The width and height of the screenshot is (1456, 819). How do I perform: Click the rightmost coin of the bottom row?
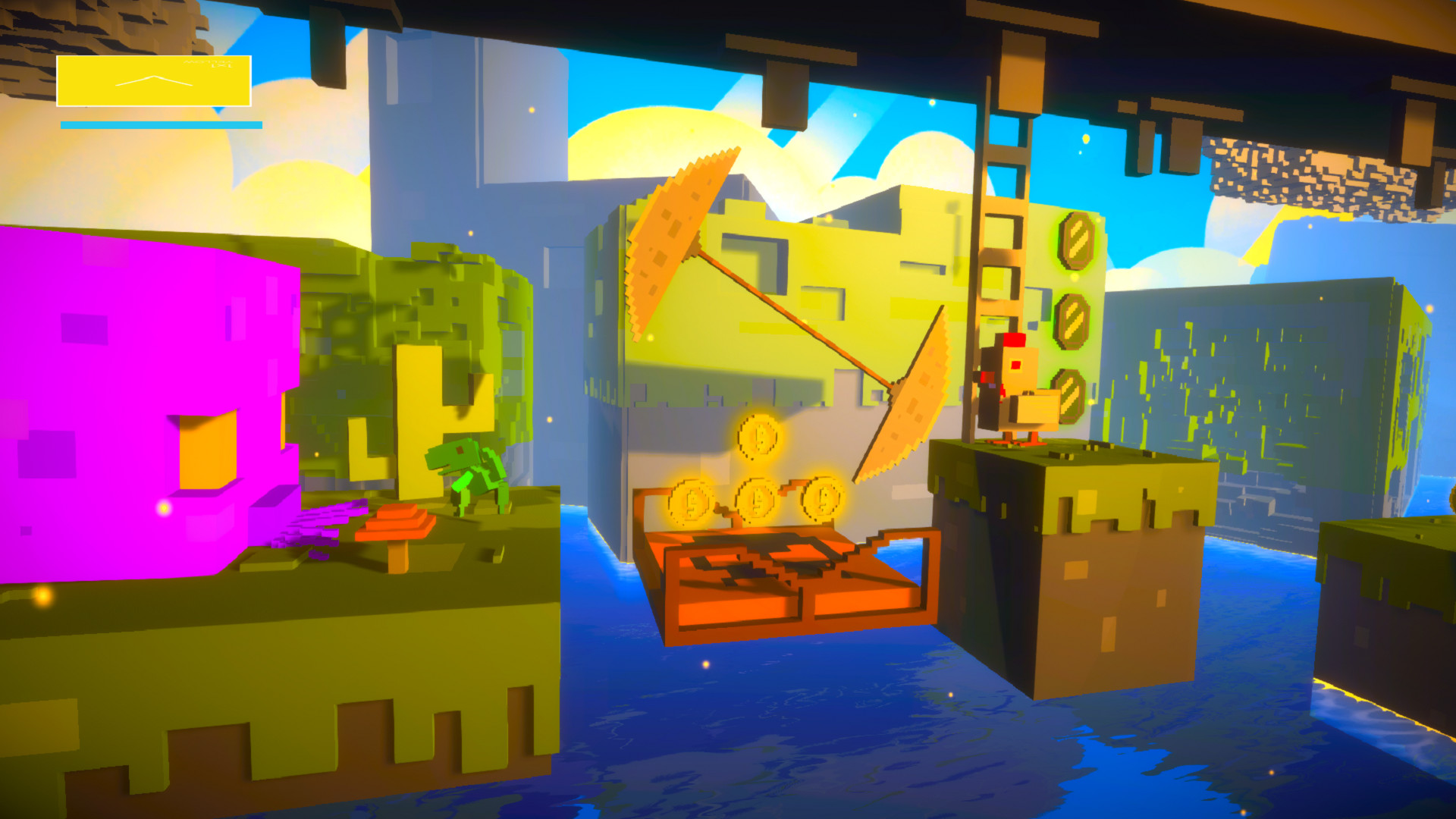pyautogui.click(x=821, y=500)
